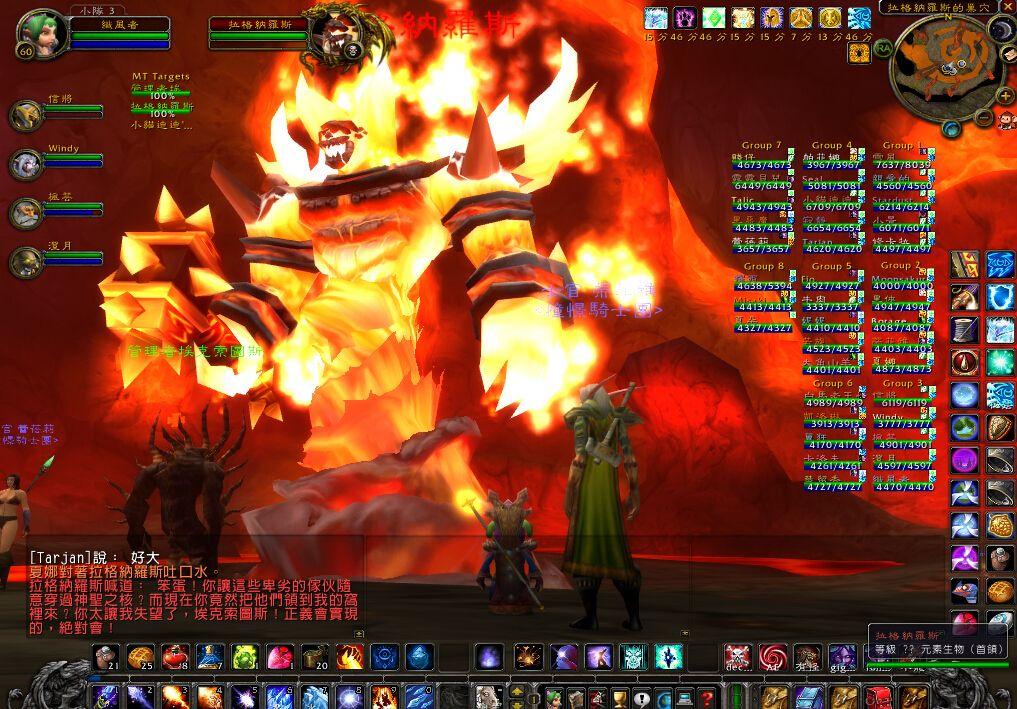Cast the skull-and-crossbones ability
This screenshot has height=709, width=1017.
click(x=737, y=656)
